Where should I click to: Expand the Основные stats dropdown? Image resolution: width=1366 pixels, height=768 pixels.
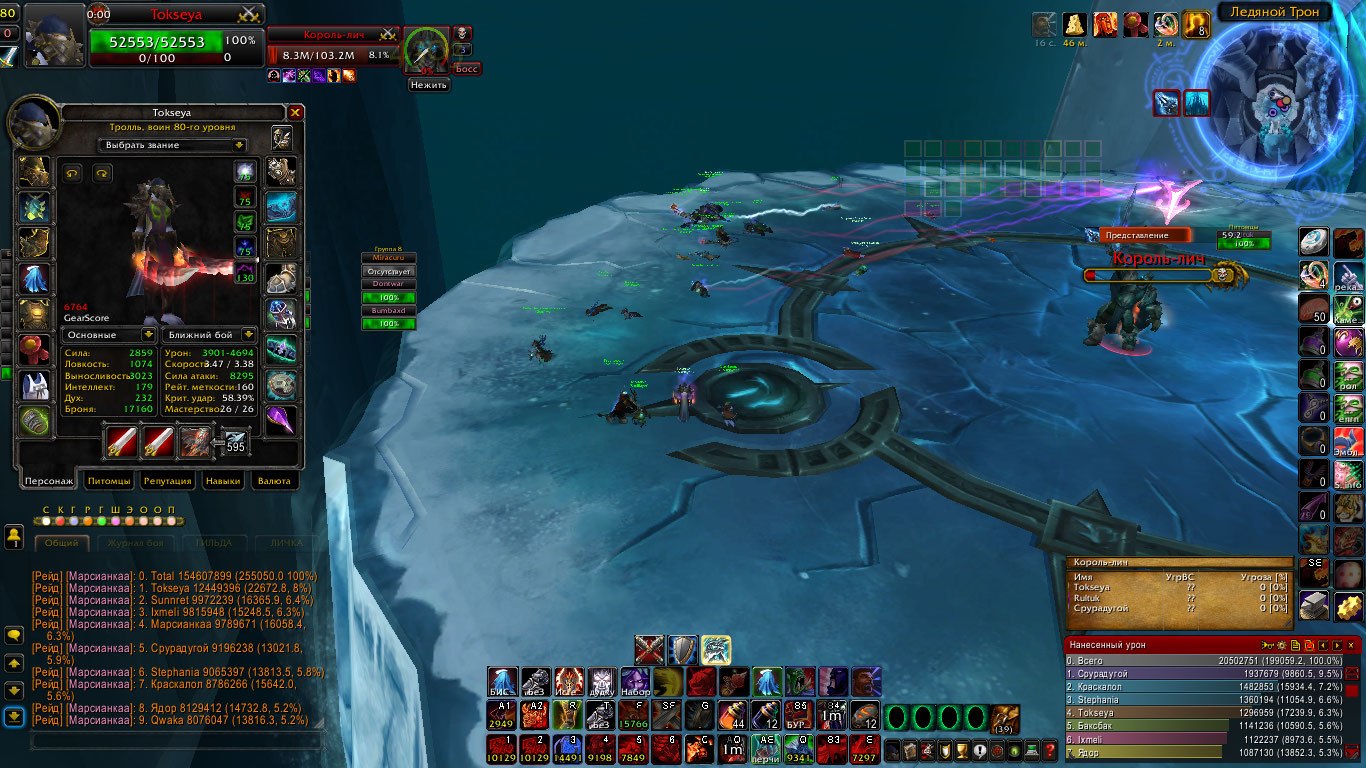click(110, 335)
